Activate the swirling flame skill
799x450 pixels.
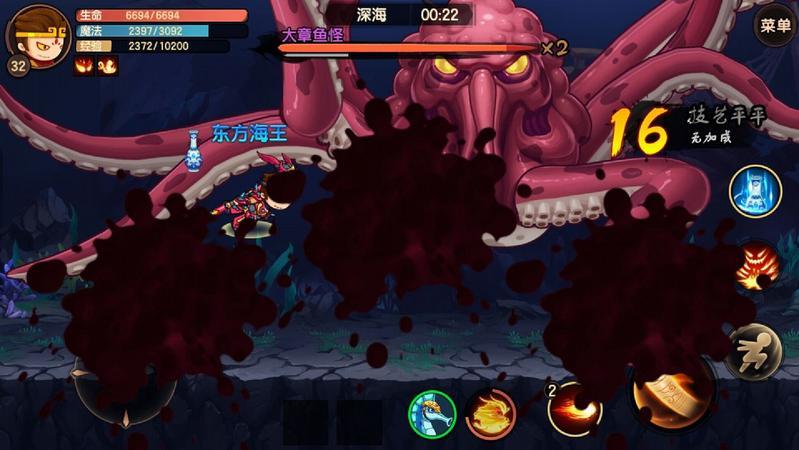coord(491,412)
